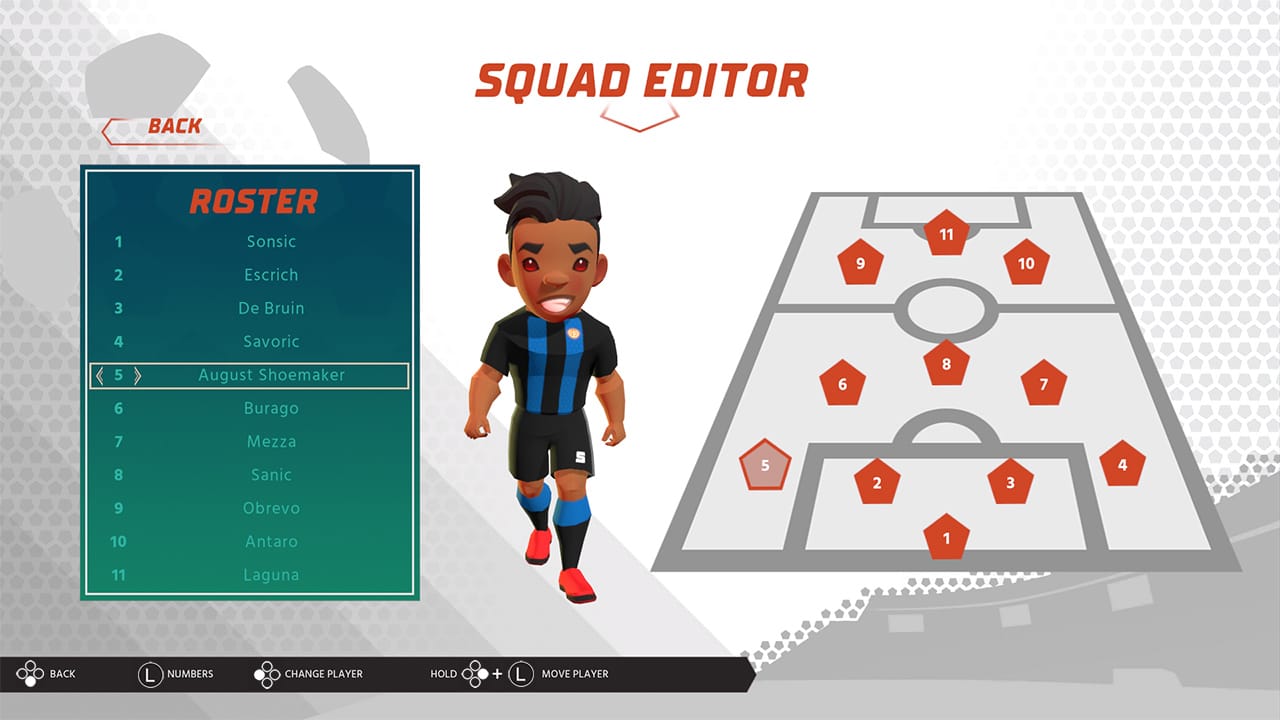This screenshot has height=720, width=1280.
Task: Open the Back chevron at top left
Action: point(149,126)
